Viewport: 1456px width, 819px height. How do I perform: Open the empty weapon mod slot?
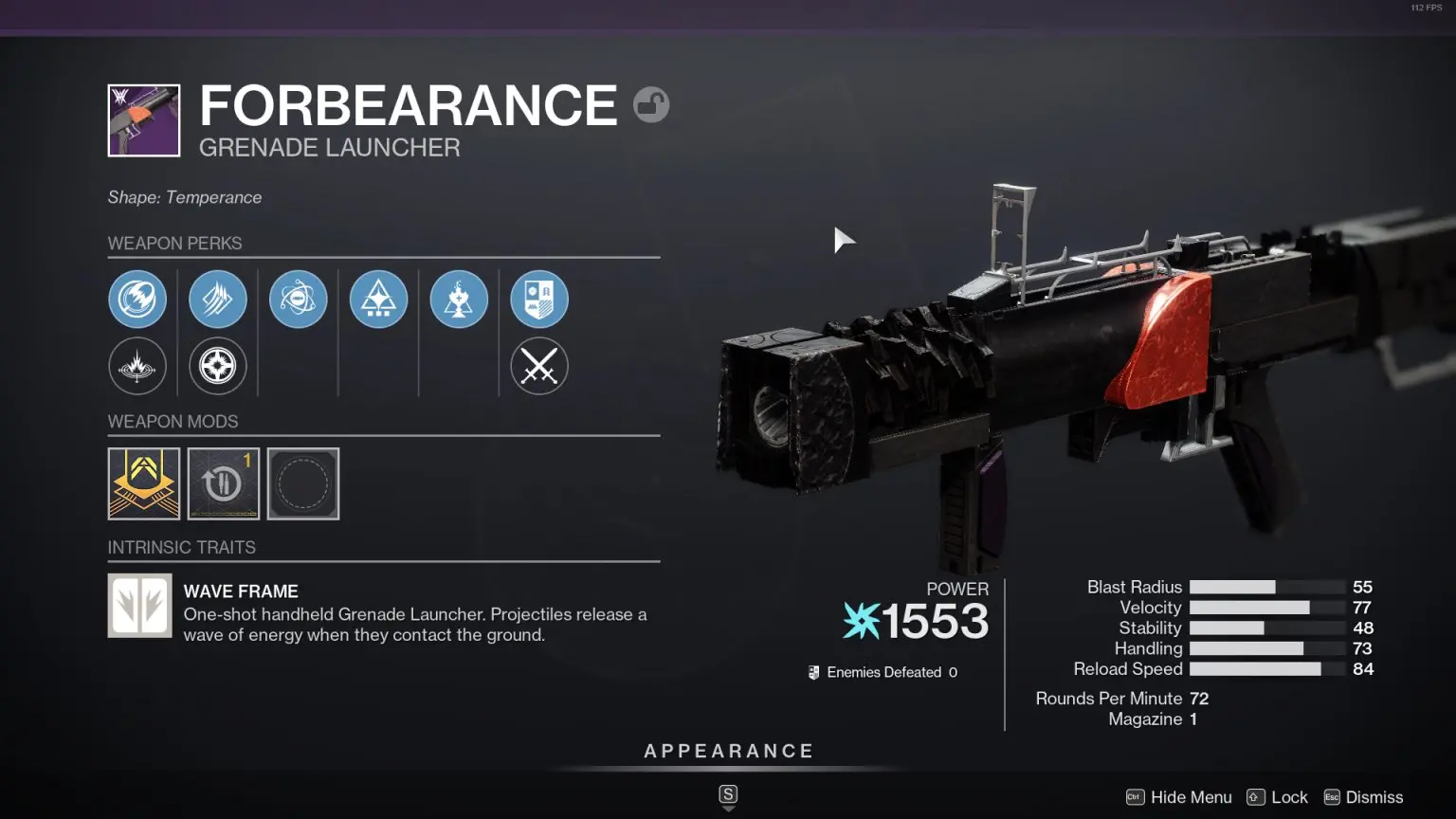(303, 483)
